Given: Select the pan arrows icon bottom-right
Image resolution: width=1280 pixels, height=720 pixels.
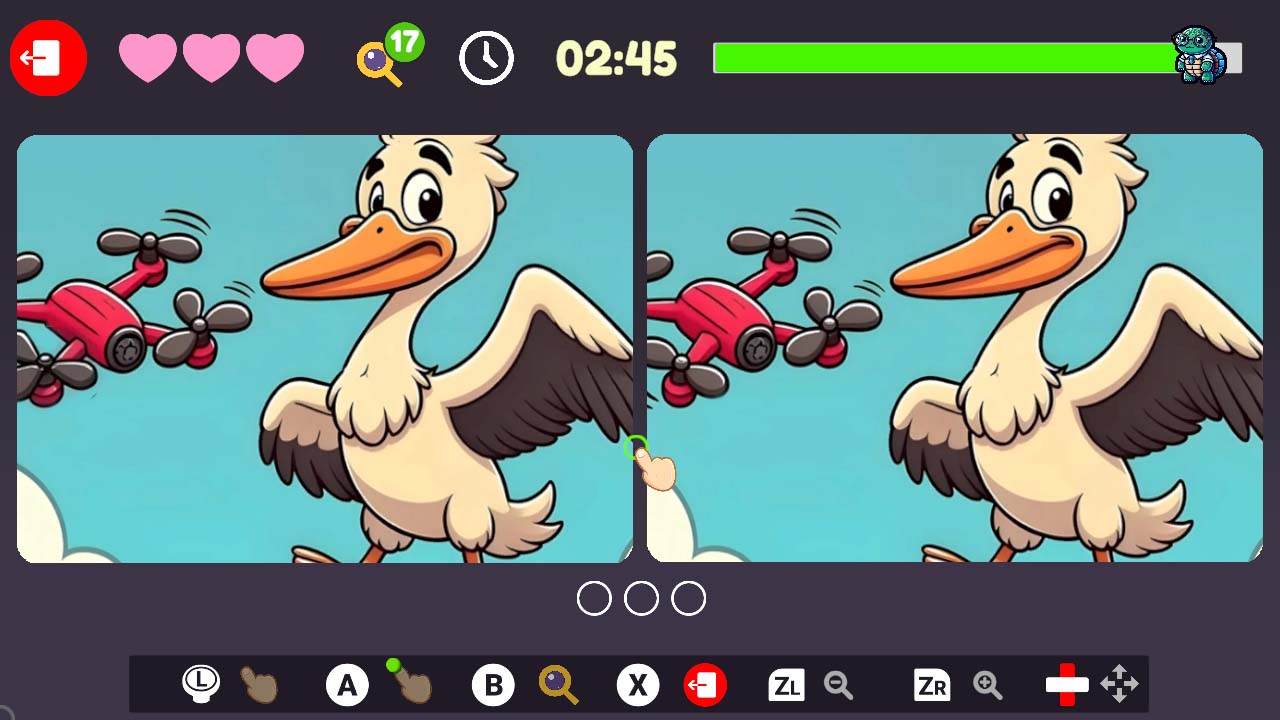Looking at the screenshot, I should coord(1120,685).
